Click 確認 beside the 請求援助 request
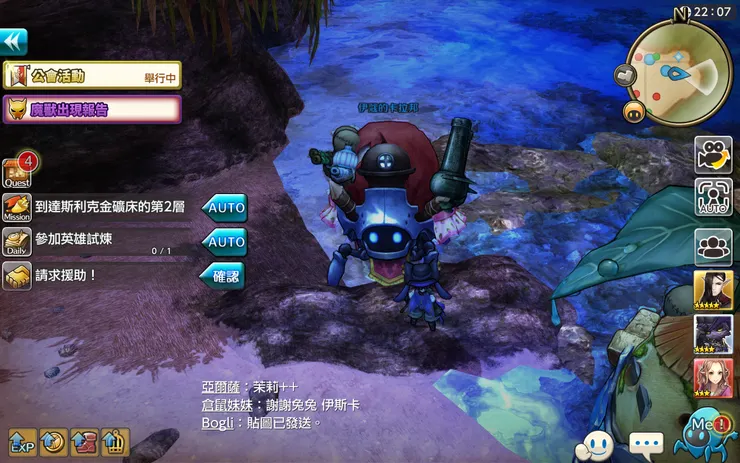The image size is (740, 463). (x=221, y=276)
